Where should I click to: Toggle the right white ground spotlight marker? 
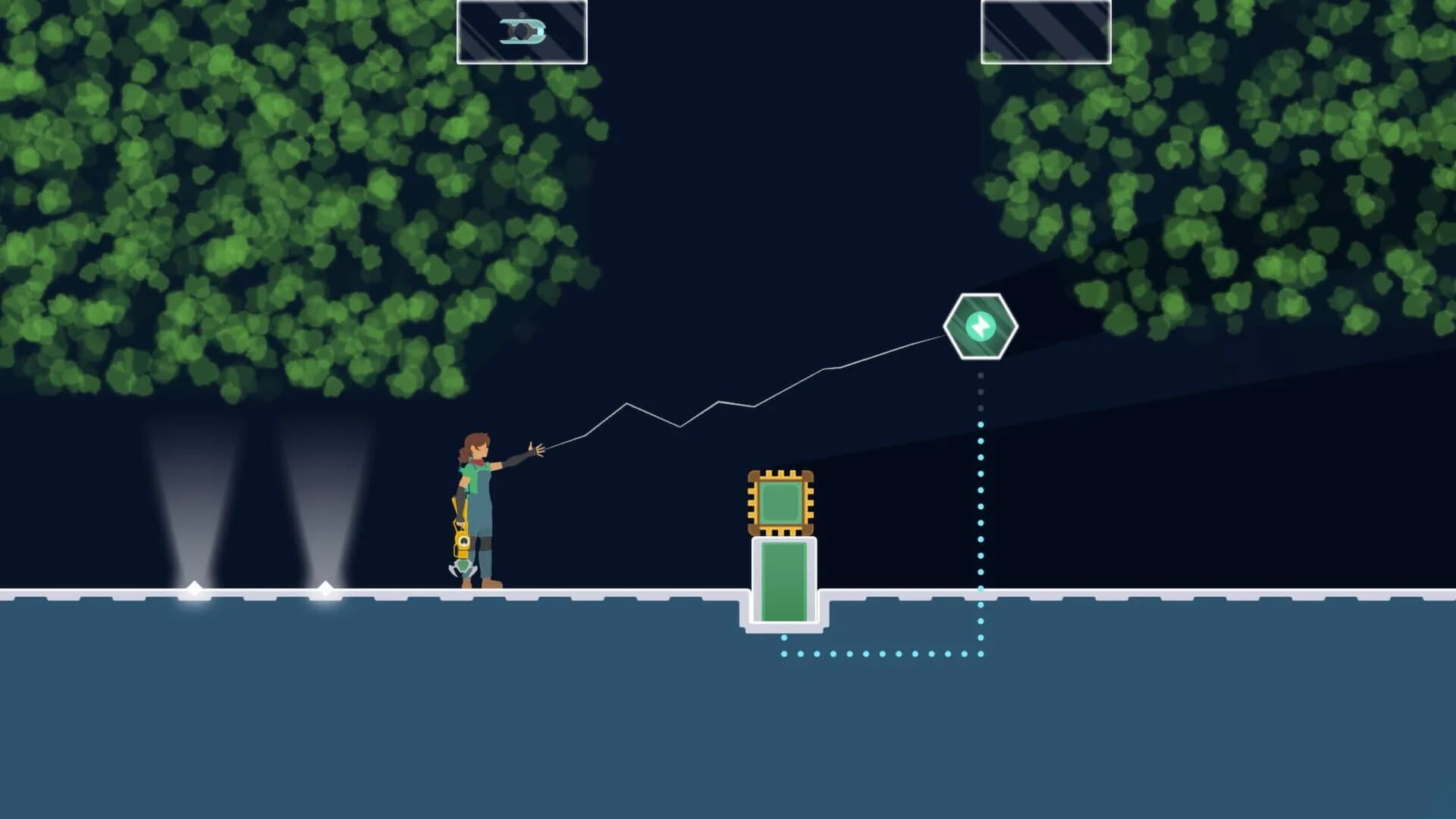click(x=326, y=586)
